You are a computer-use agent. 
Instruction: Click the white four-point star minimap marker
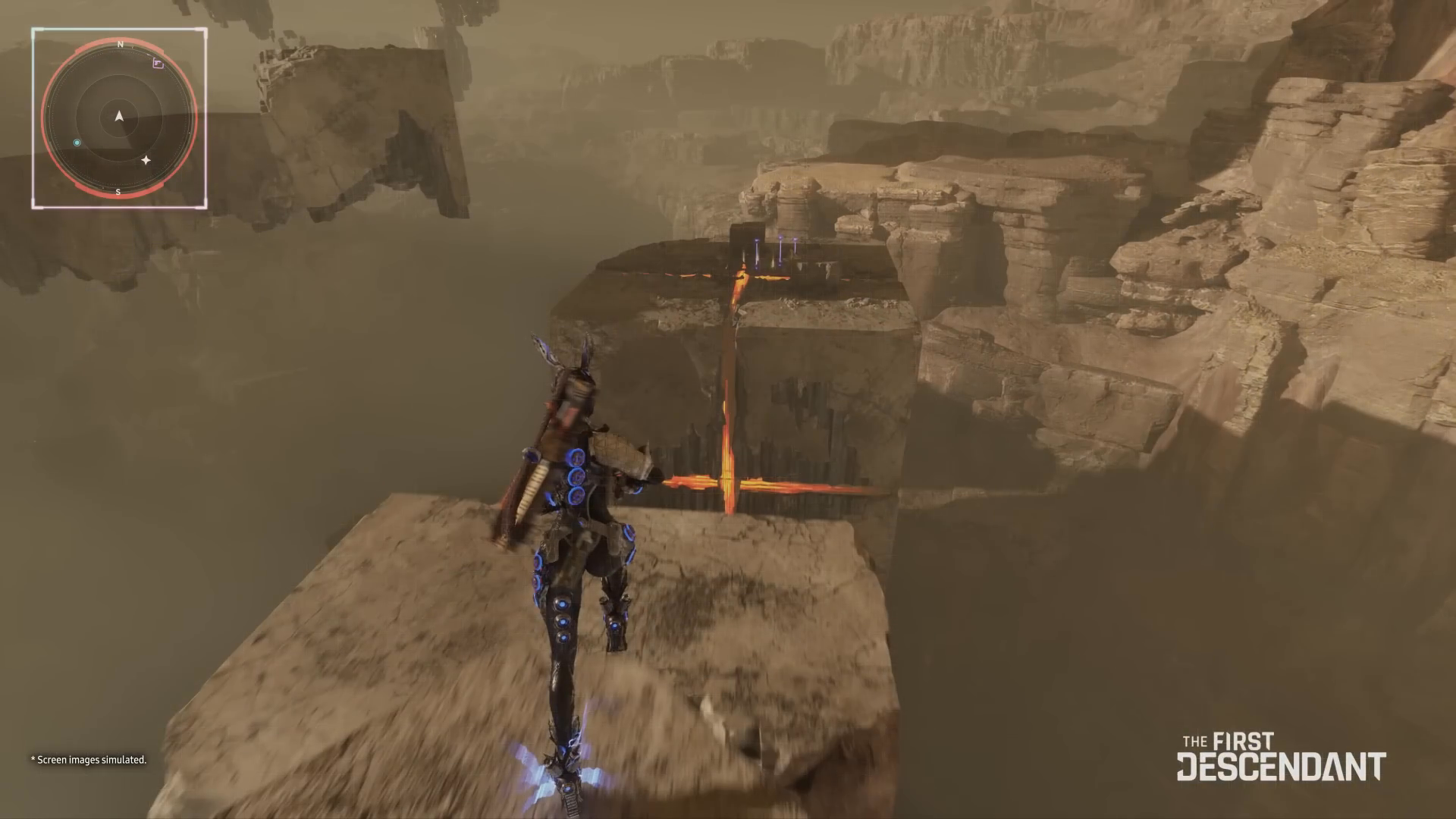coord(146,160)
